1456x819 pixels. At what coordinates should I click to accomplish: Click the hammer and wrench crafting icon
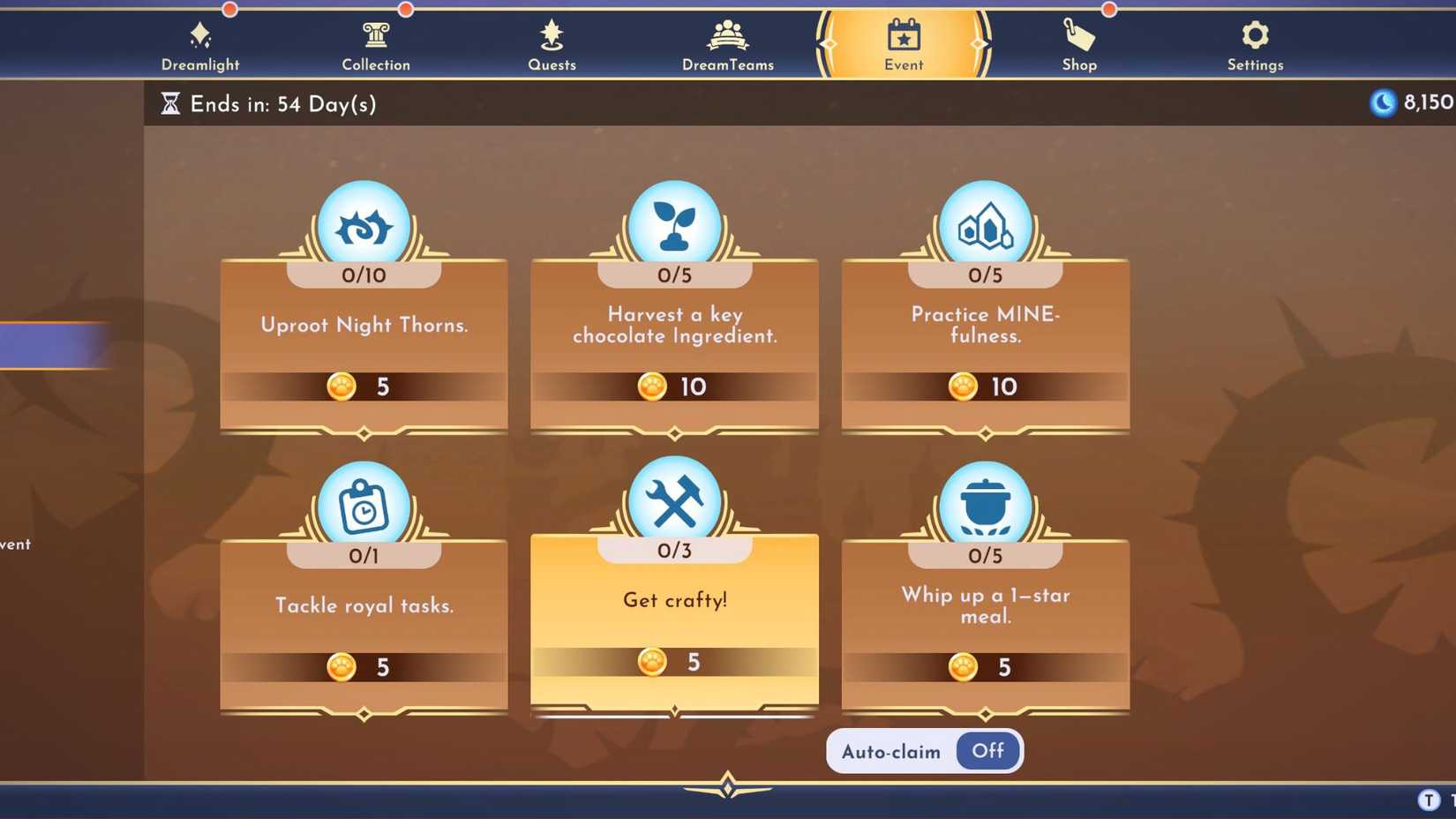point(674,497)
